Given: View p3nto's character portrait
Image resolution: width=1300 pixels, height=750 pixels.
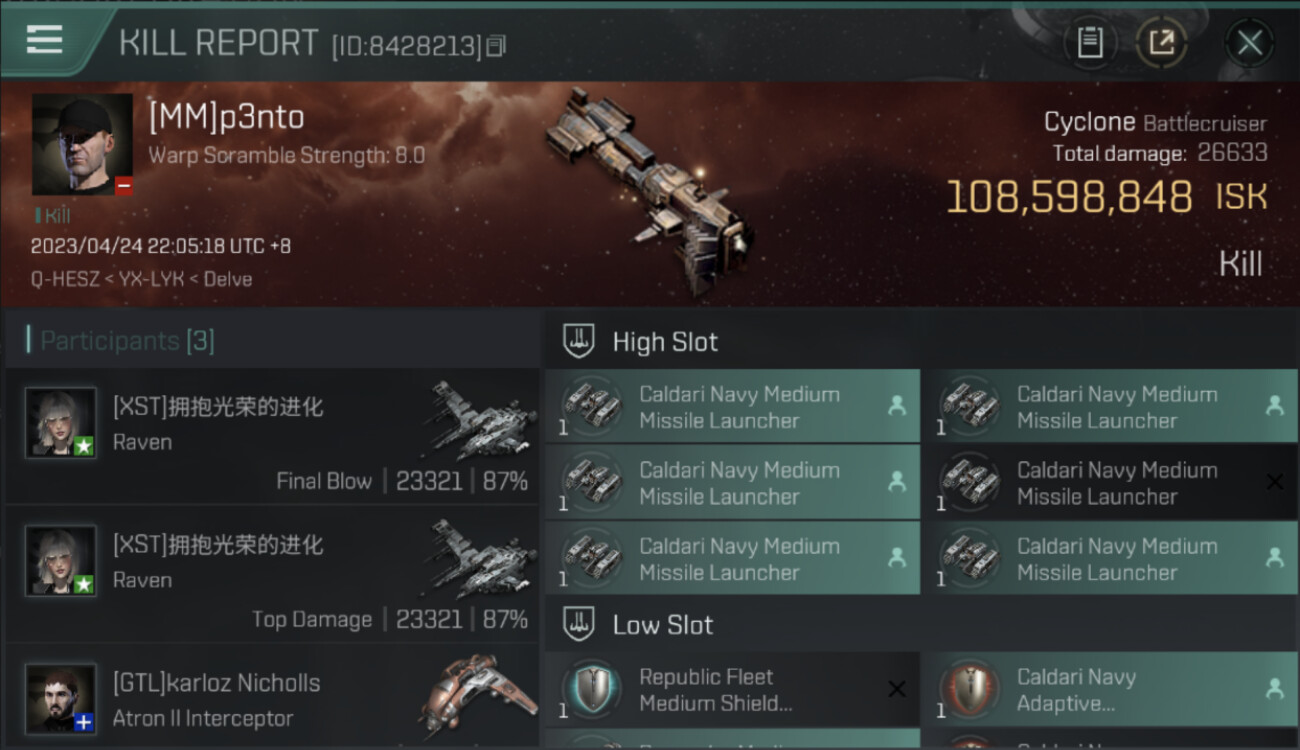Looking at the screenshot, I should [82, 144].
